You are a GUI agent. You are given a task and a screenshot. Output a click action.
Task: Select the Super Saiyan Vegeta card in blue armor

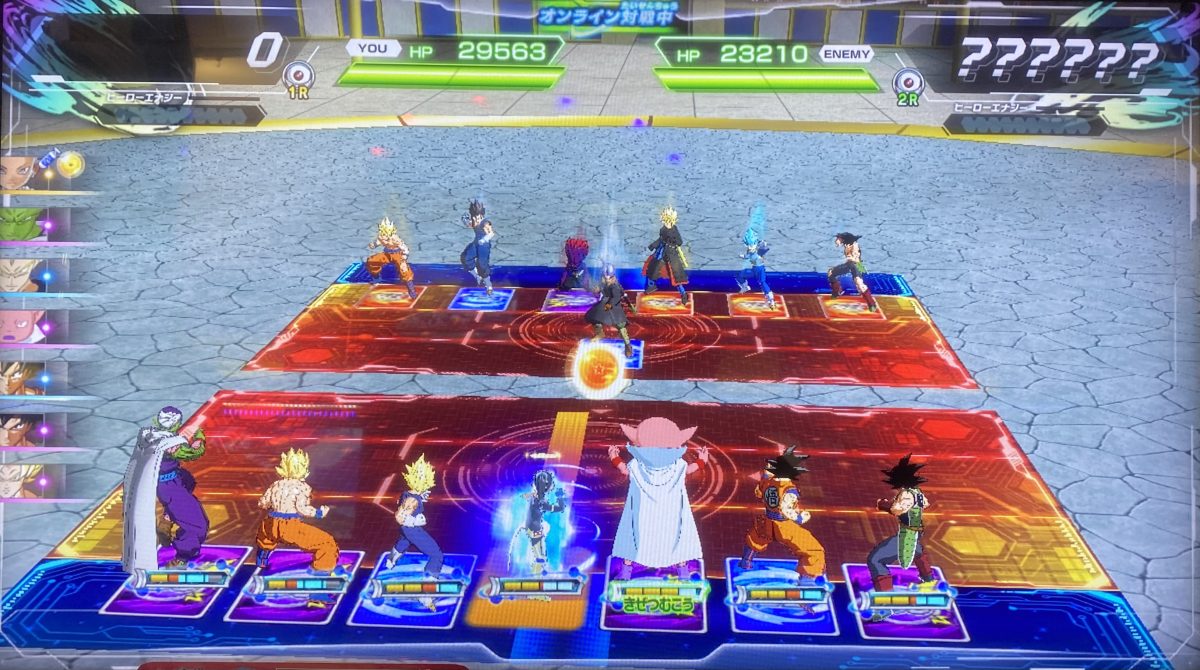point(413,590)
